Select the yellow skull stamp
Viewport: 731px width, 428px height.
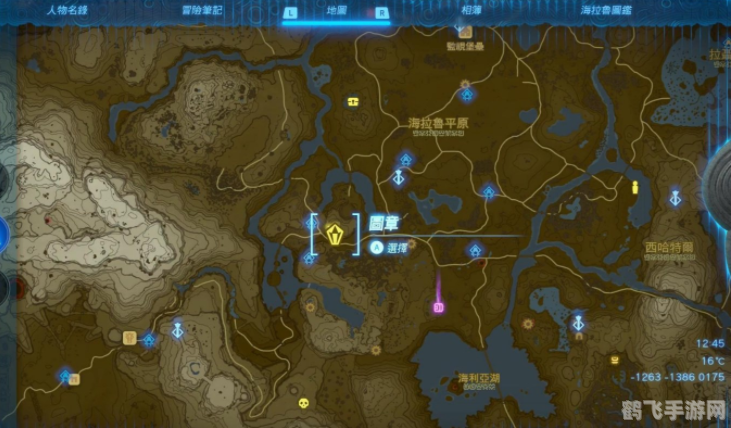click(304, 405)
